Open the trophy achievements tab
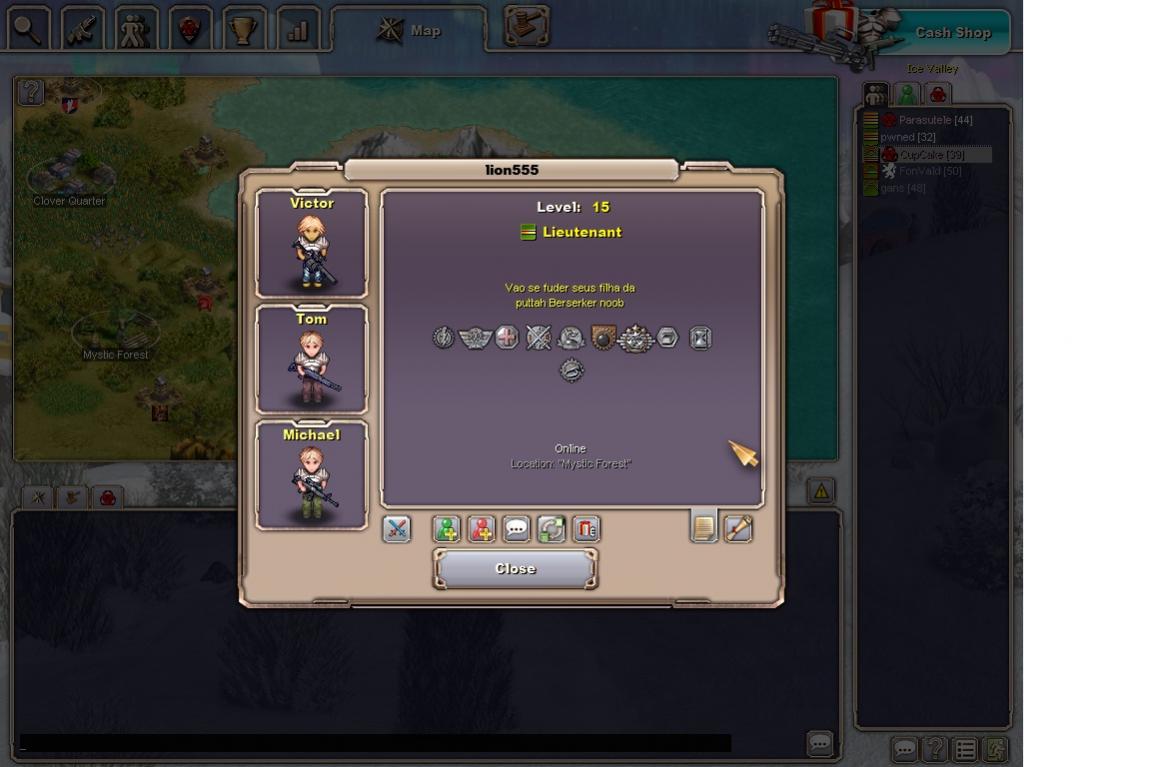This screenshot has width=1151, height=767. coord(243,29)
